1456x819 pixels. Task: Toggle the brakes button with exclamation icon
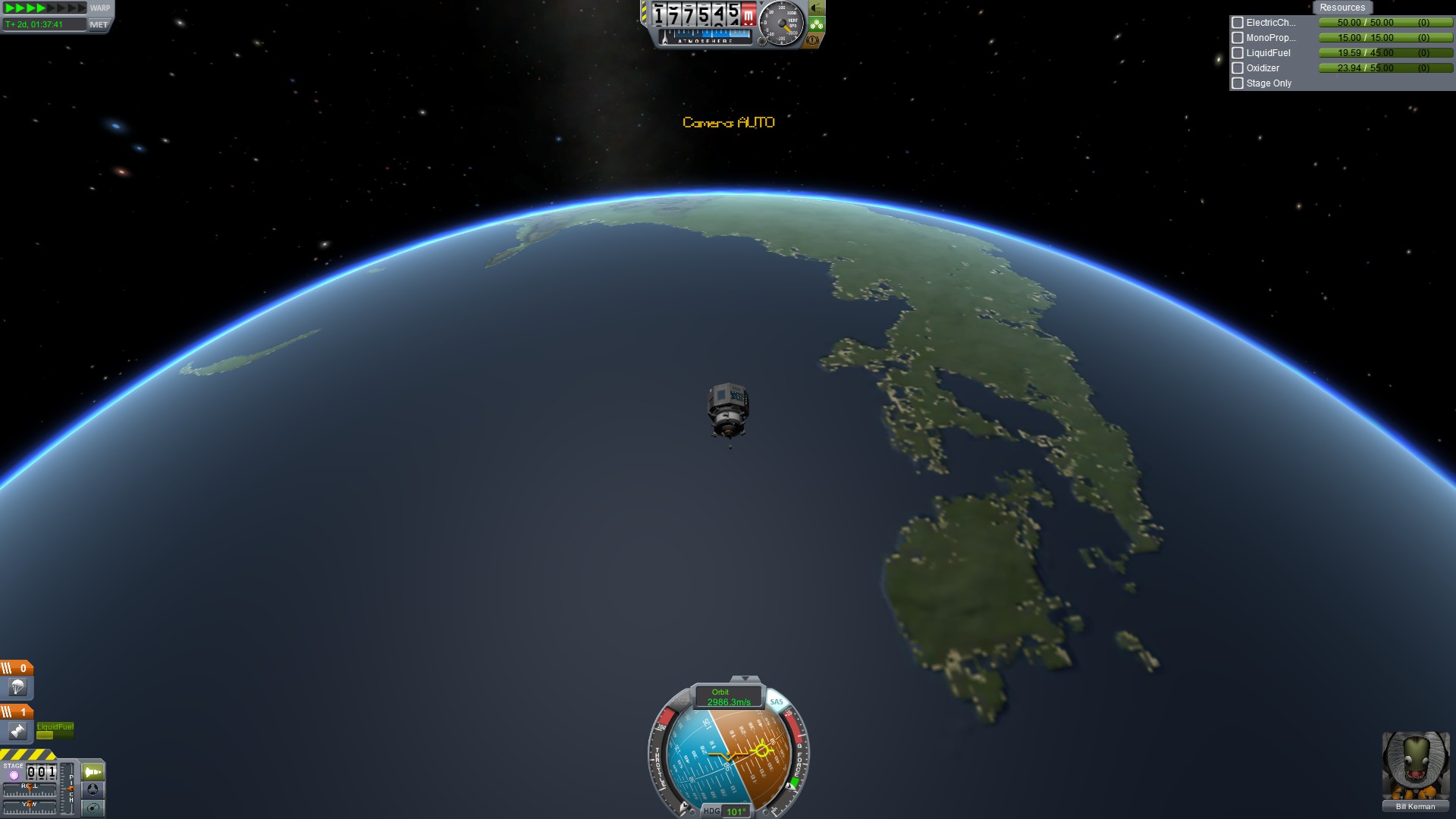[x=814, y=40]
